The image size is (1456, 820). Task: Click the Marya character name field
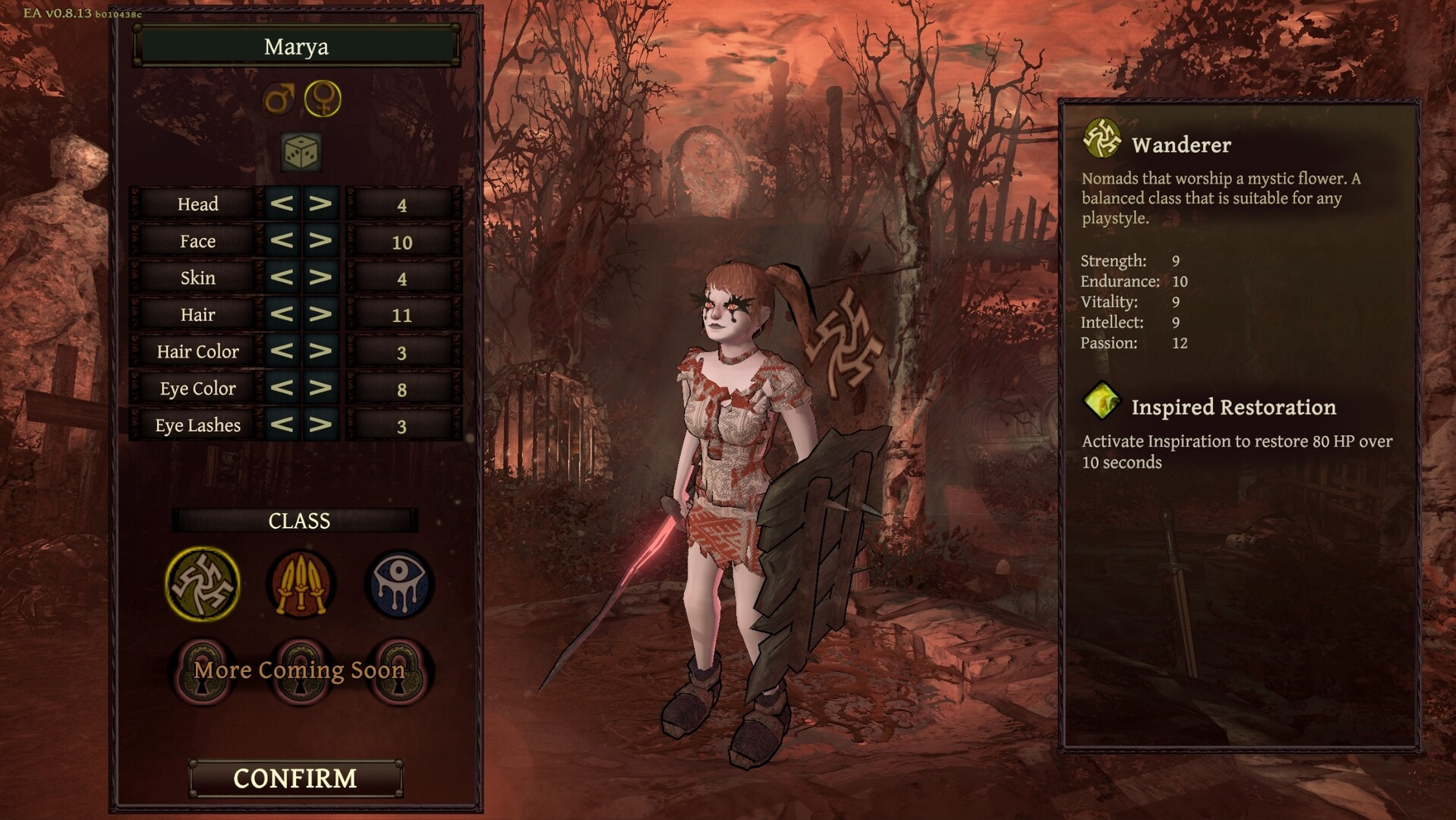(x=296, y=46)
